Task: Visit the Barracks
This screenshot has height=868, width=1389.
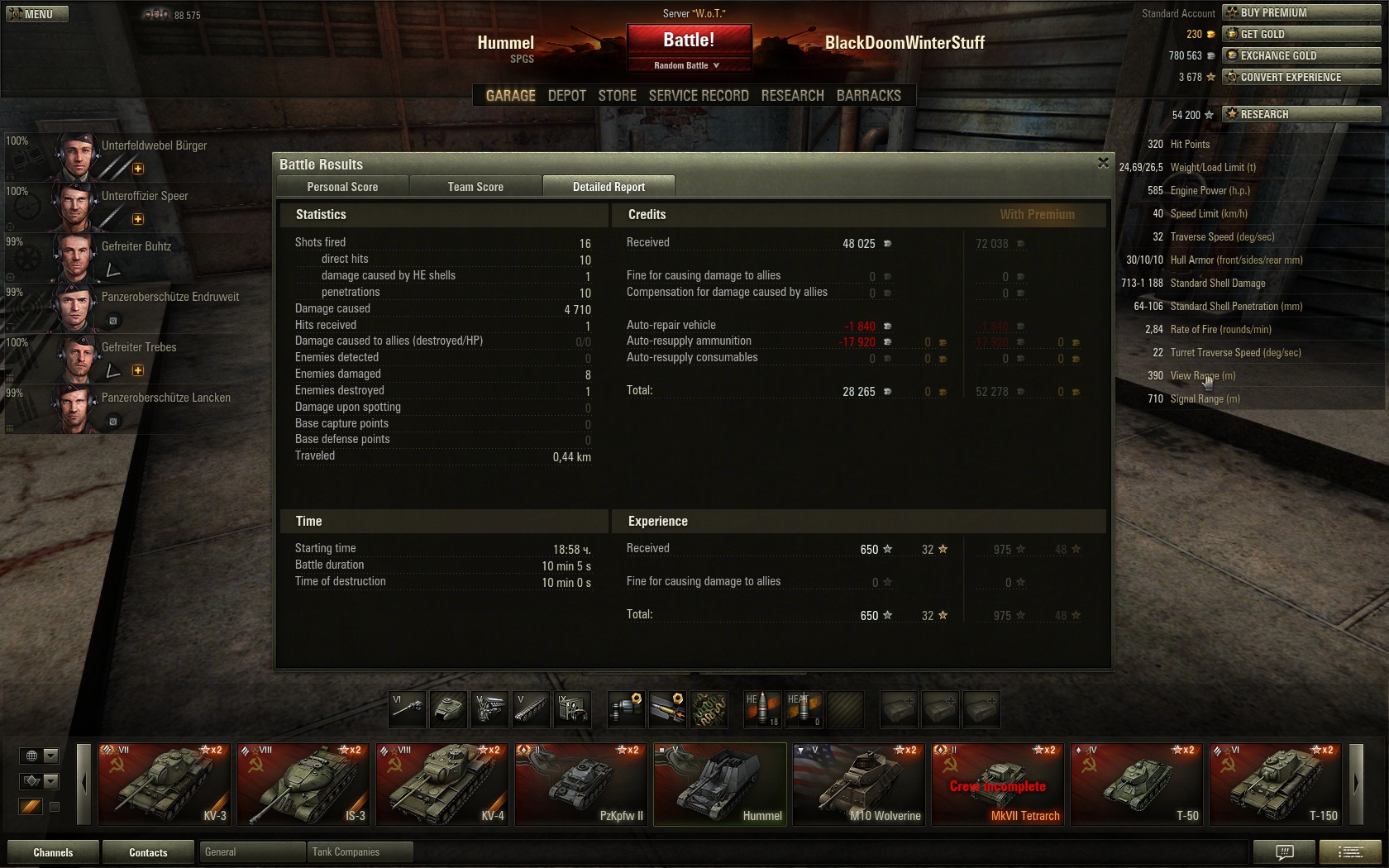Action: pos(868,96)
